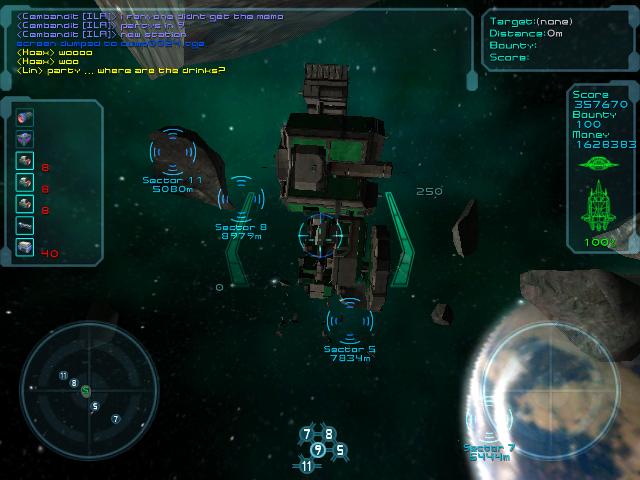Target the Sector 5 warp beacon marker
The width and height of the screenshot is (640, 480).
[x=349, y=320]
